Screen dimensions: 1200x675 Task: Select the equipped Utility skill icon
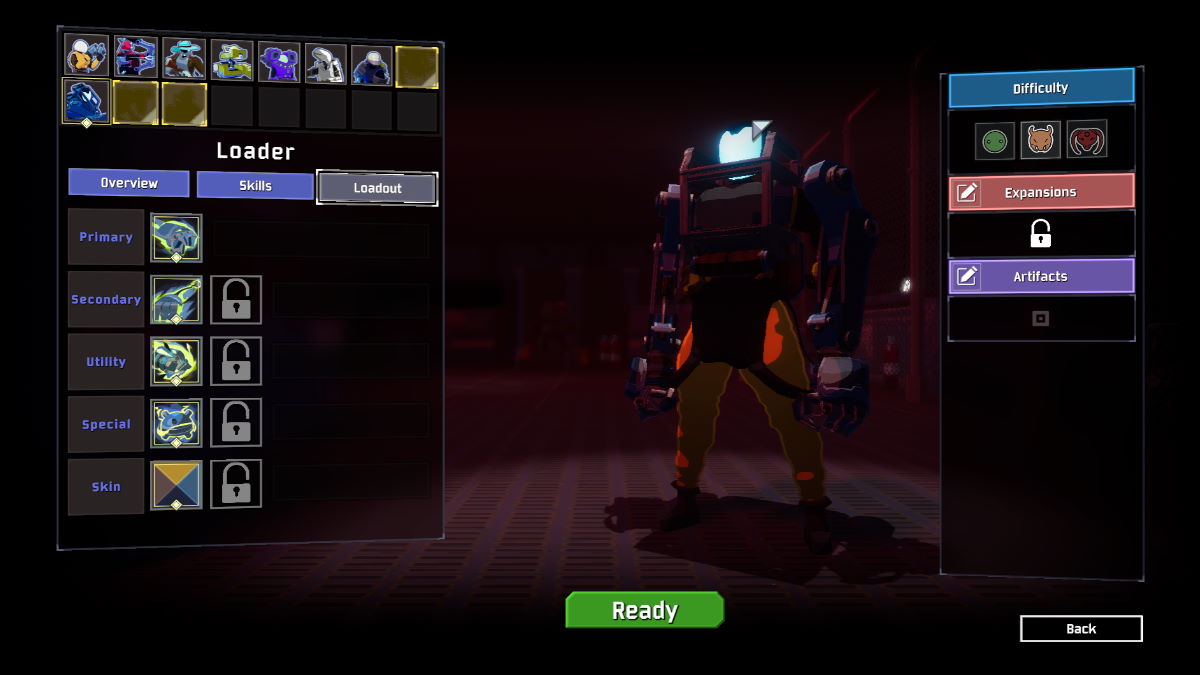[x=176, y=362]
